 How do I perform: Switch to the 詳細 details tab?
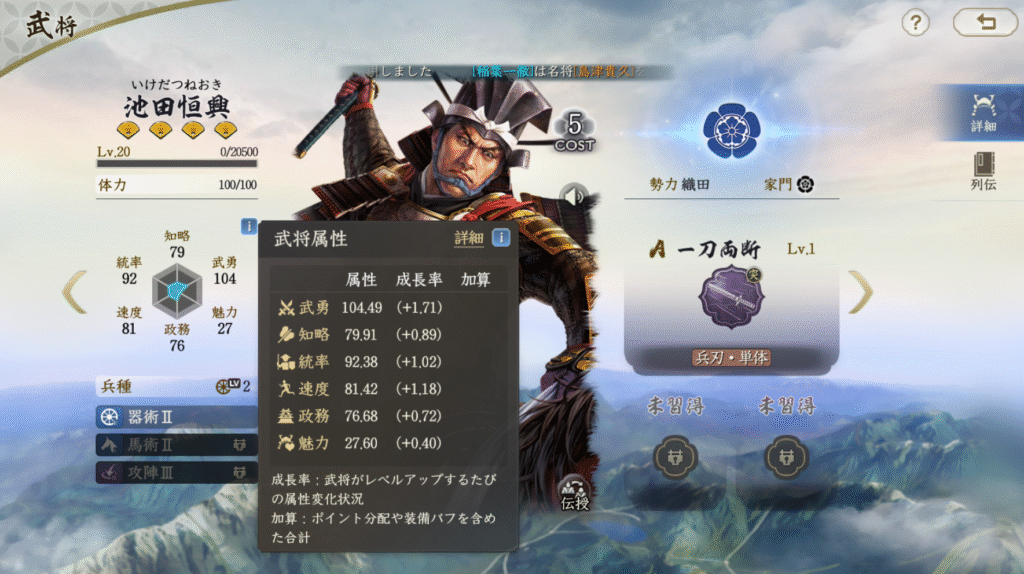coord(982,110)
